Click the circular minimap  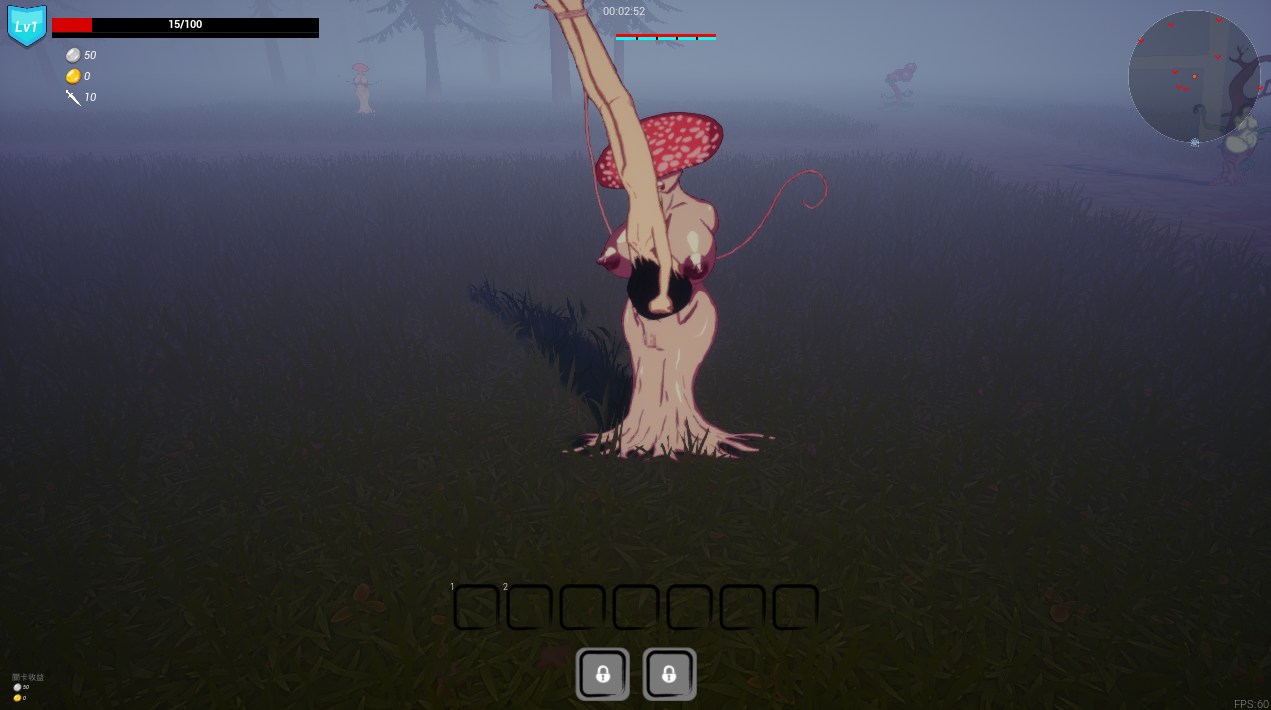1193,76
